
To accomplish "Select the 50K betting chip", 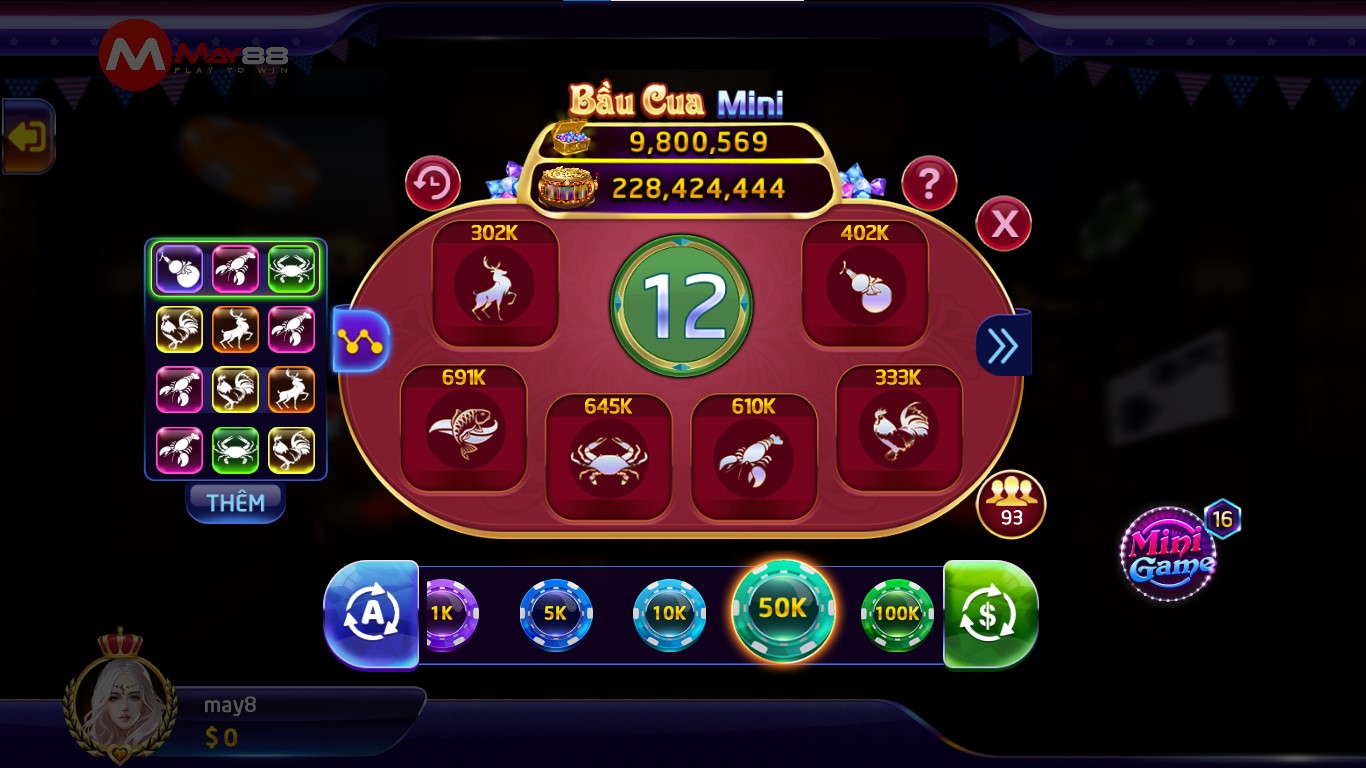I will pos(783,610).
